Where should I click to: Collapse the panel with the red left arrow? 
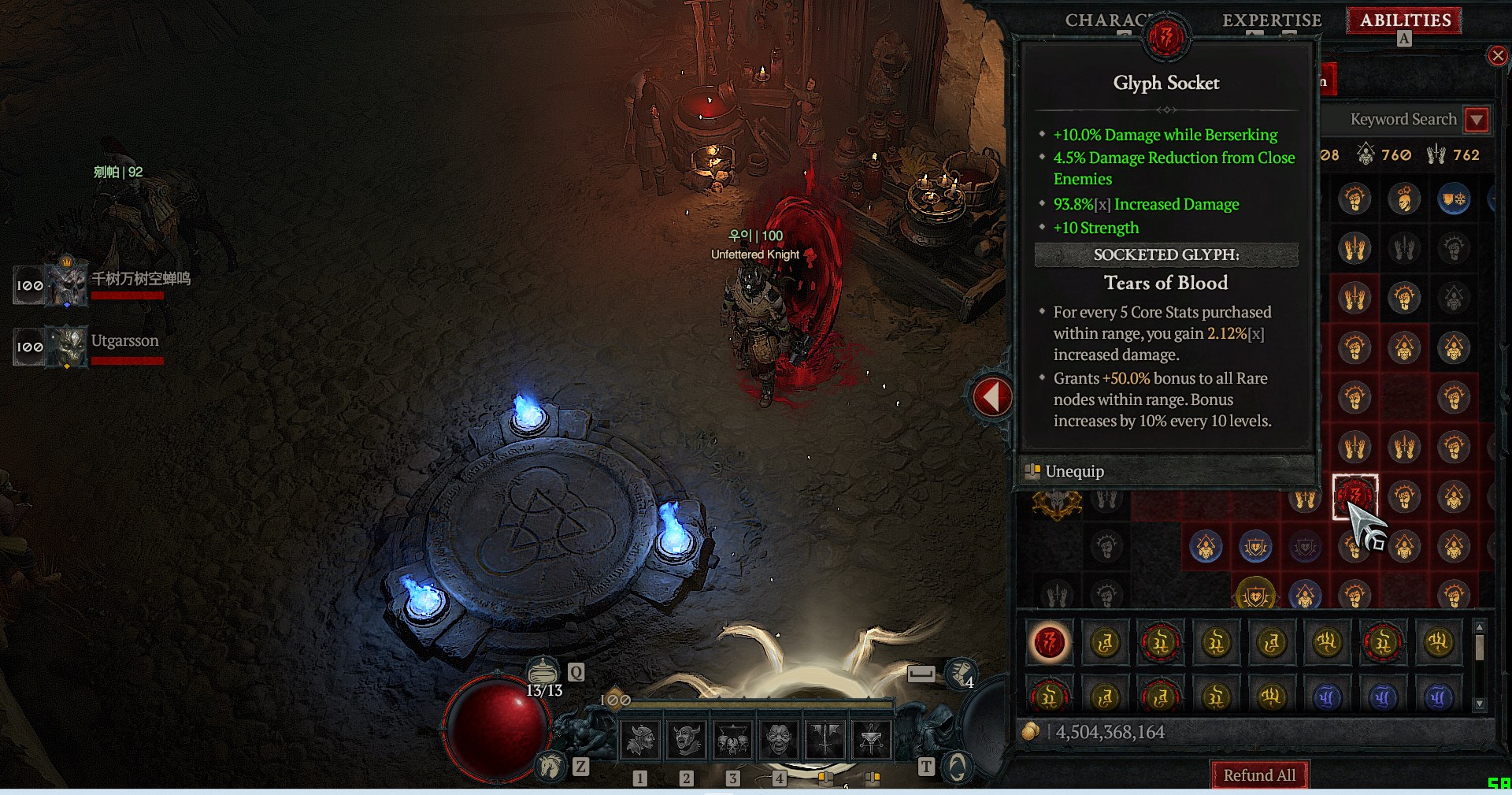[991, 396]
